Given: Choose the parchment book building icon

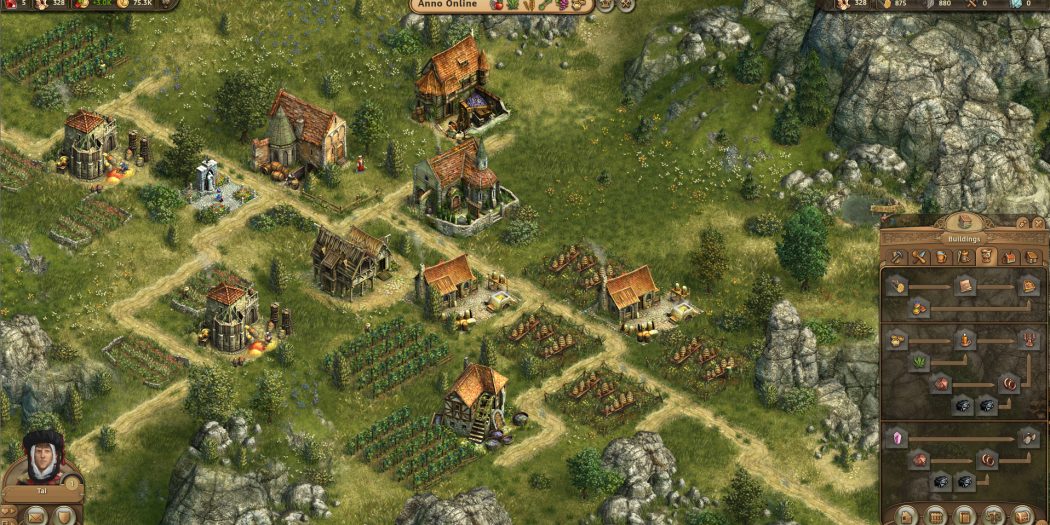Looking at the screenshot, I should click(x=965, y=287).
